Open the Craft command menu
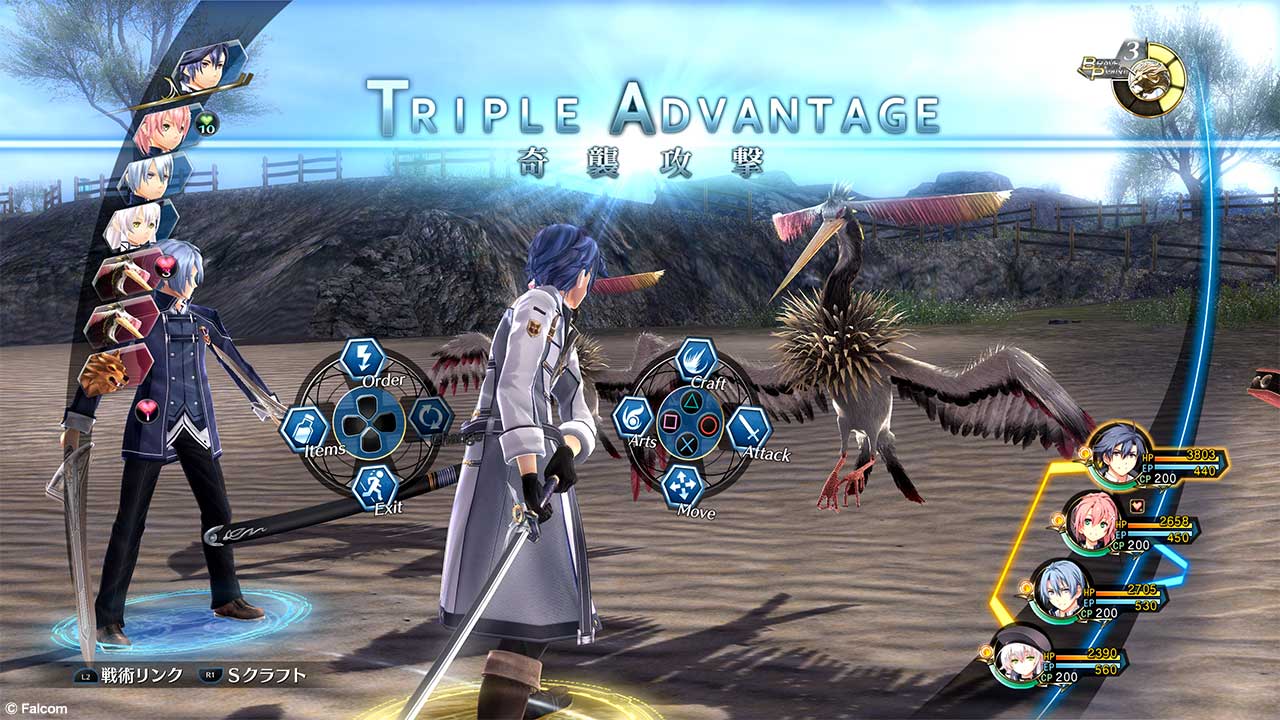The height and width of the screenshot is (720, 1280). click(695, 361)
